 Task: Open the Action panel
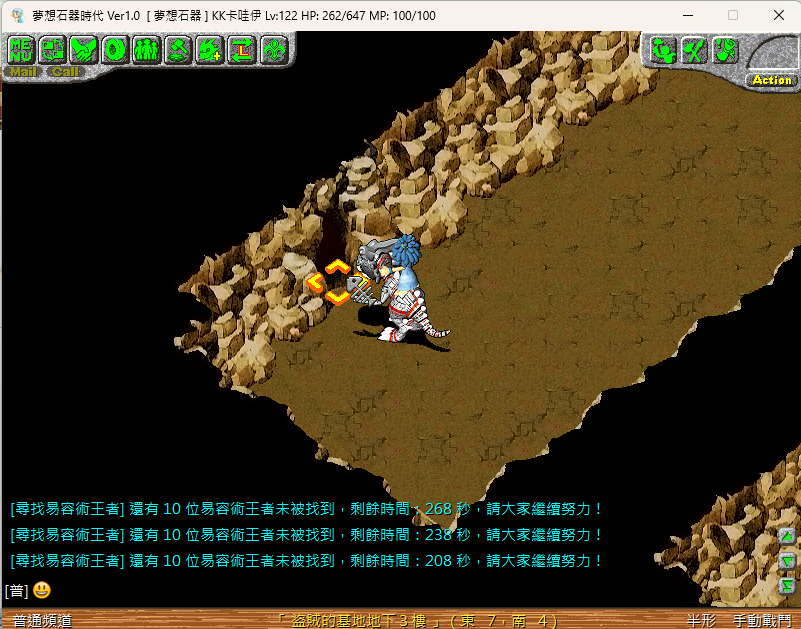(772, 80)
